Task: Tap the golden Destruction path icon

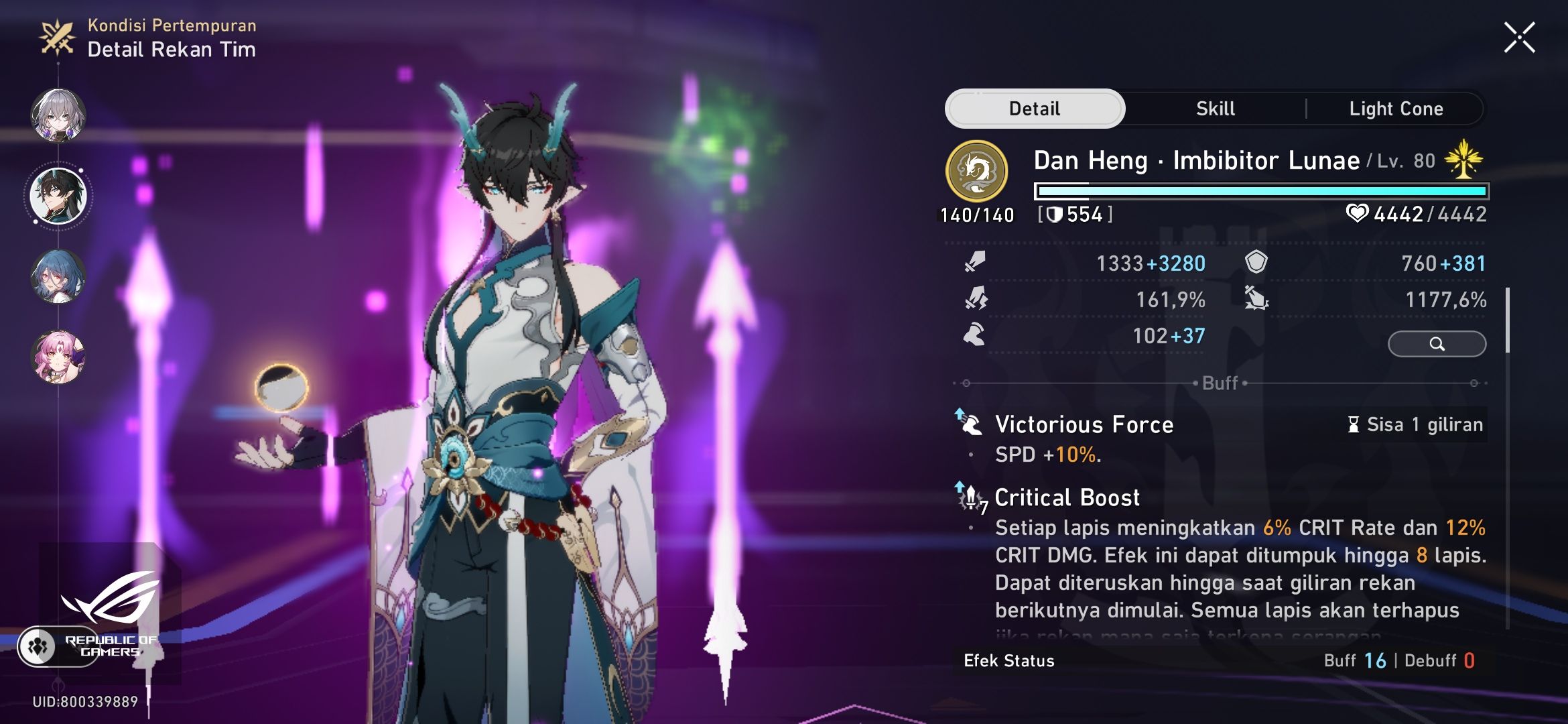Action: 1463,160
